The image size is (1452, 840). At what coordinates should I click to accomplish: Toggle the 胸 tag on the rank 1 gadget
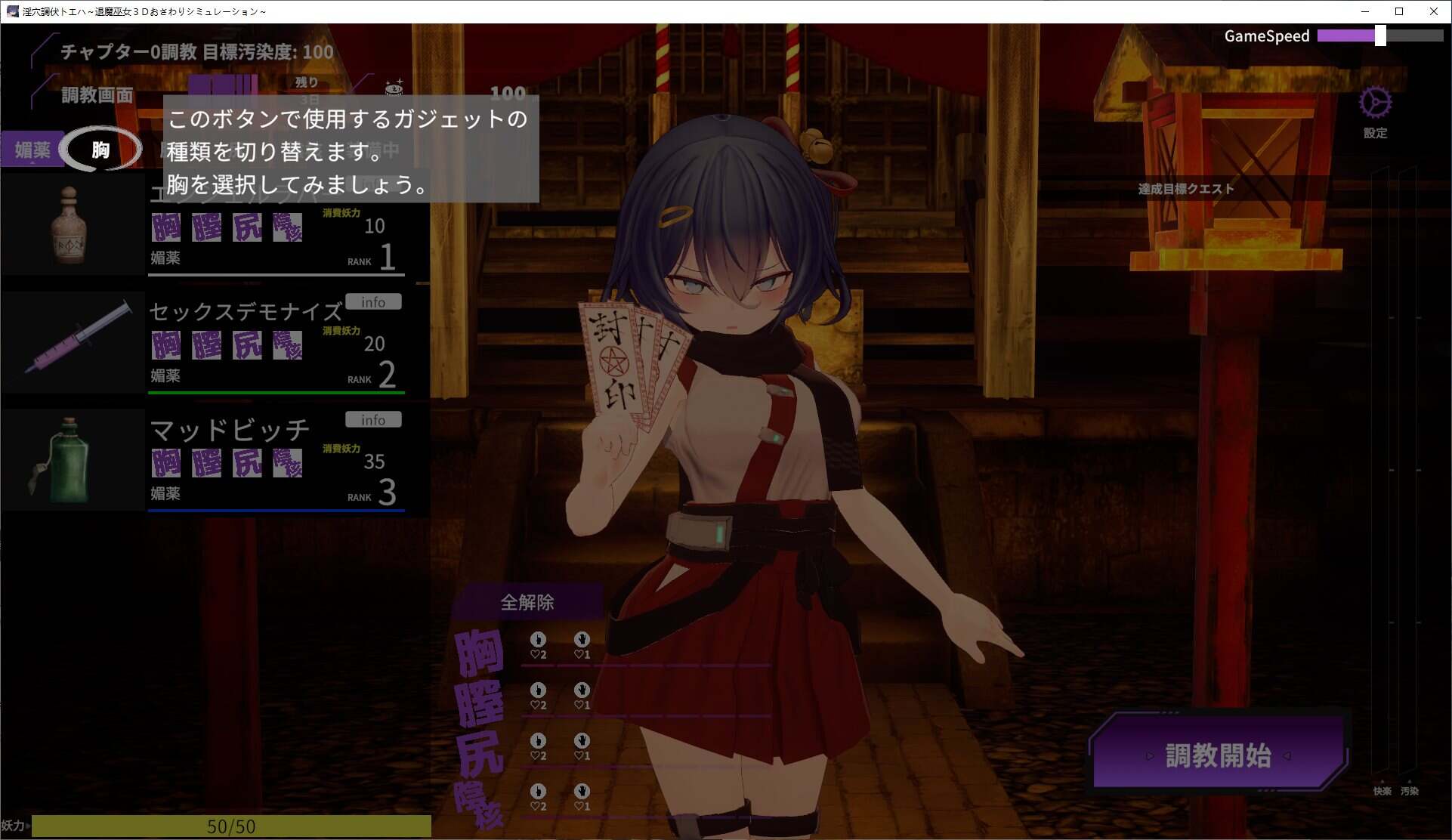[166, 227]
